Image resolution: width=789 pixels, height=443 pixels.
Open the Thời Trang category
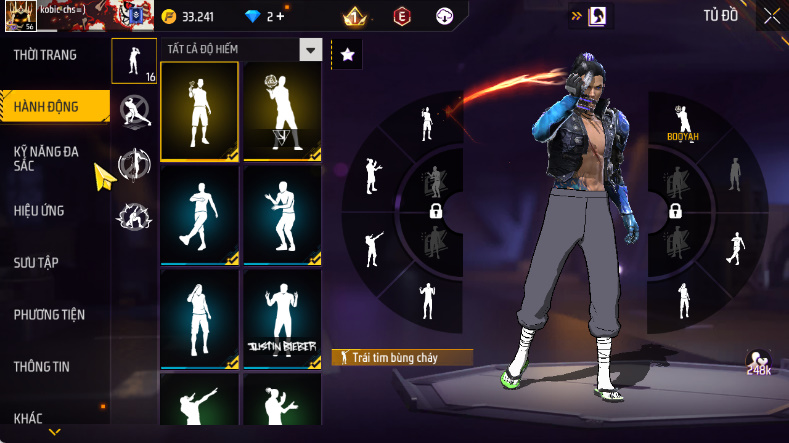click(45, 55)
